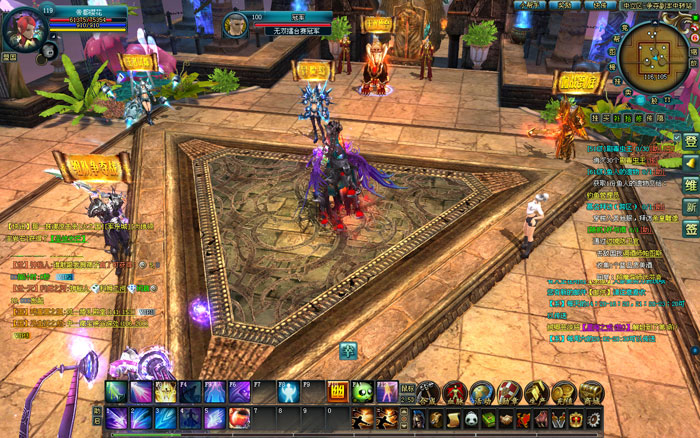Click the 签 sign-in button
The height and width of the screenshot is (438, 700).
pos(690,228)
